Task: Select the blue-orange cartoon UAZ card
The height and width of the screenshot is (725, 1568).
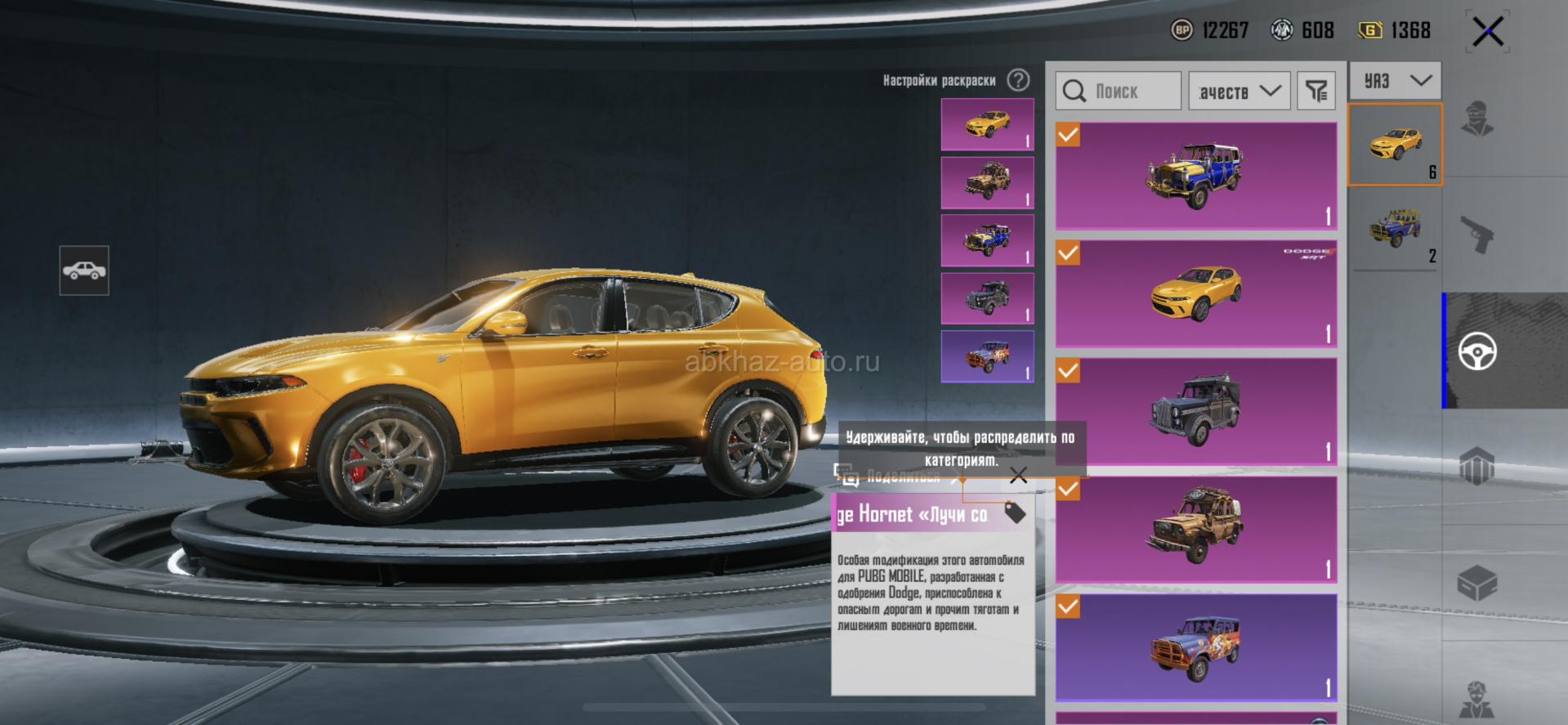Action: tap(1195, 647)
